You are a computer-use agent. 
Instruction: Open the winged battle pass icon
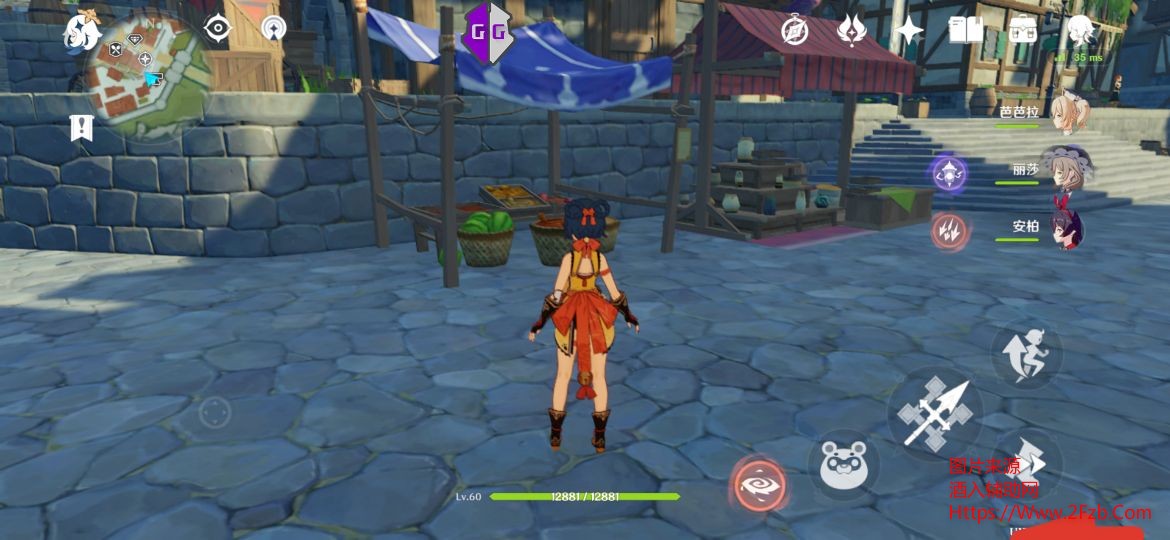(851, 31)
